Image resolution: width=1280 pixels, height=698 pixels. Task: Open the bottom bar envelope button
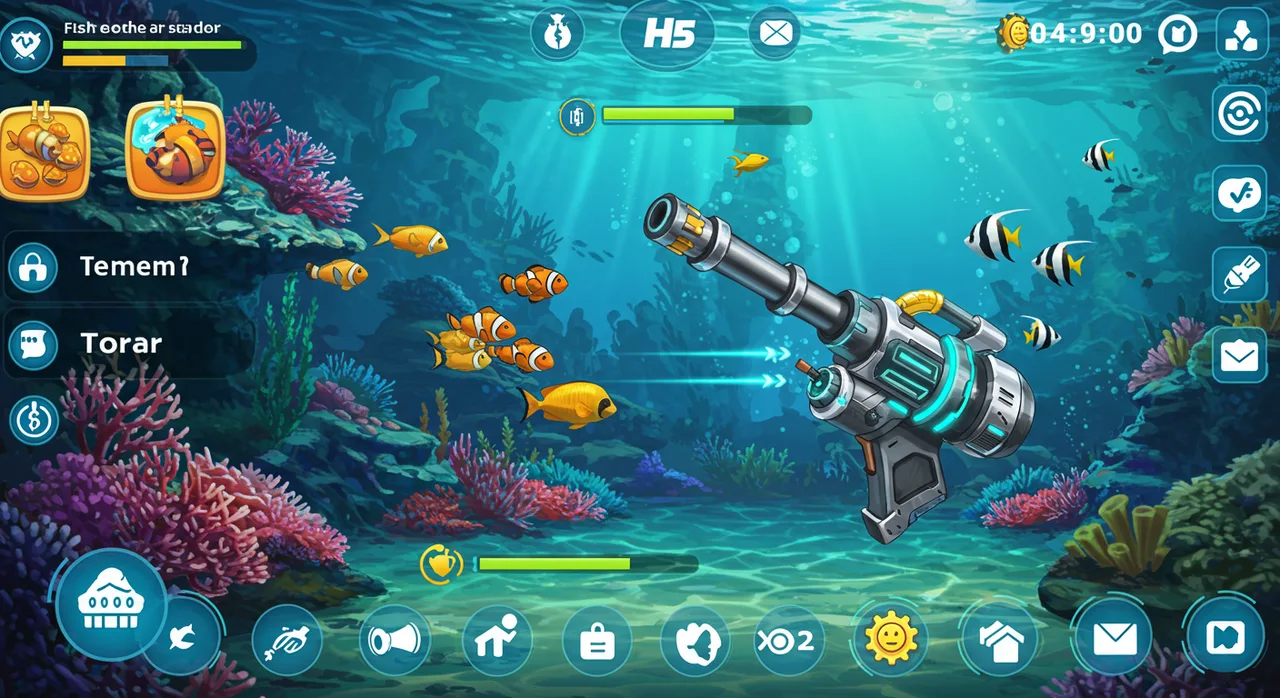click(1113, 638)
